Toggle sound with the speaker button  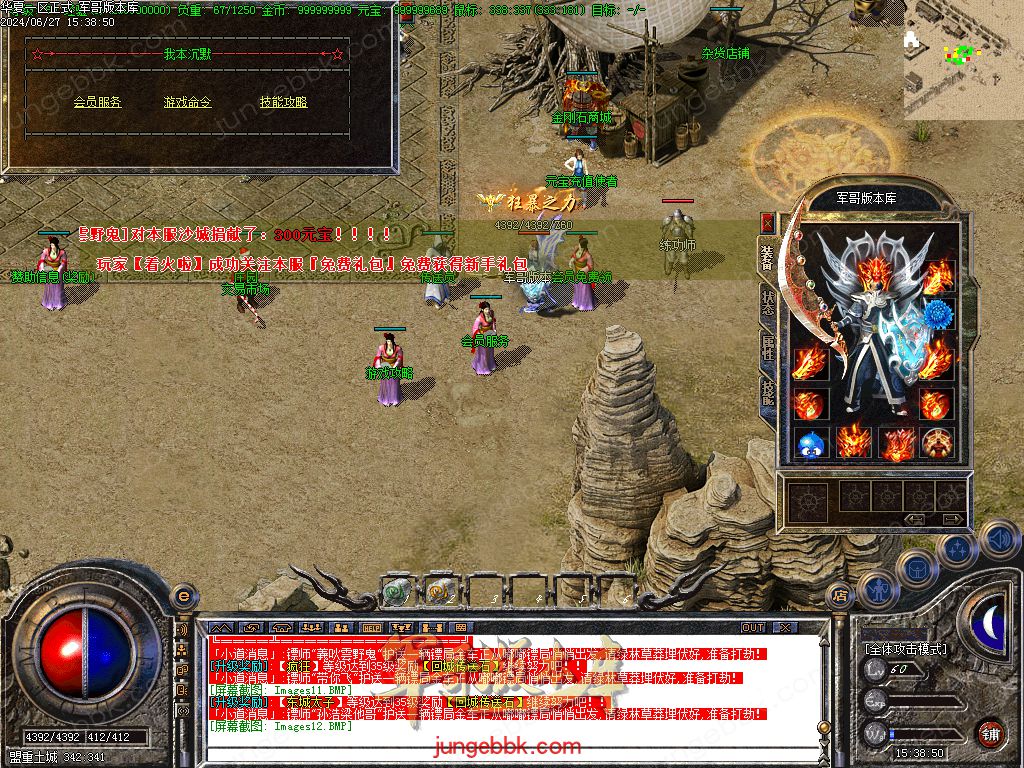click(998, 539)
